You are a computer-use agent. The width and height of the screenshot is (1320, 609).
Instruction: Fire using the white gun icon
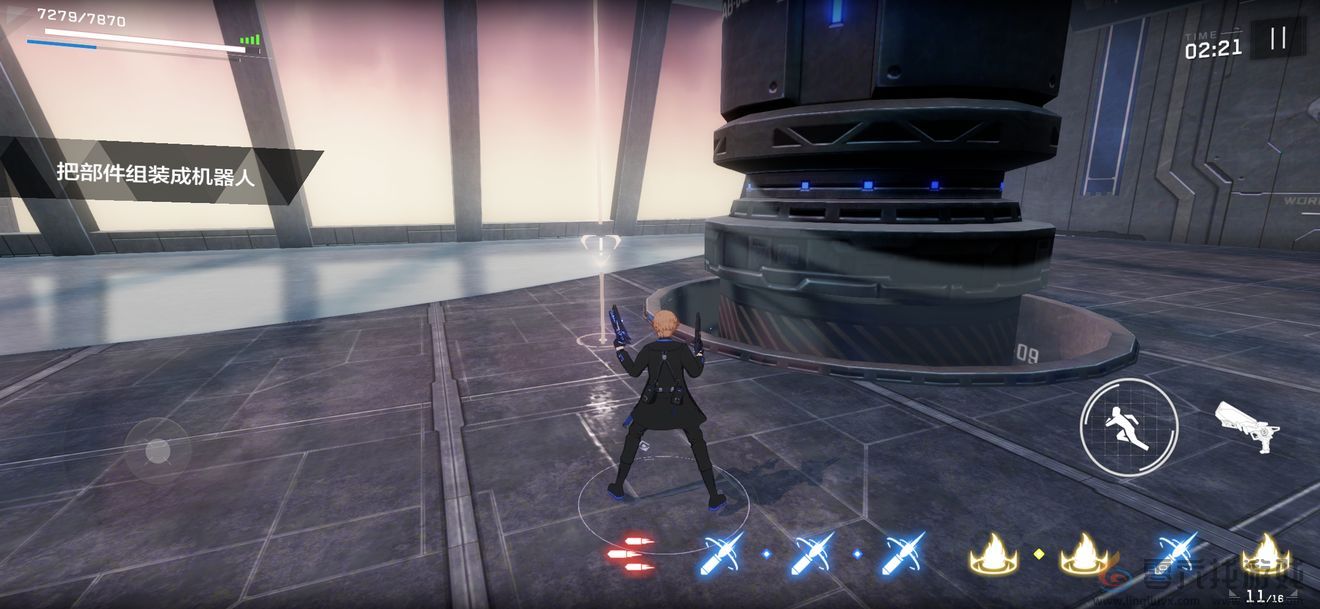click(1246, 425)
